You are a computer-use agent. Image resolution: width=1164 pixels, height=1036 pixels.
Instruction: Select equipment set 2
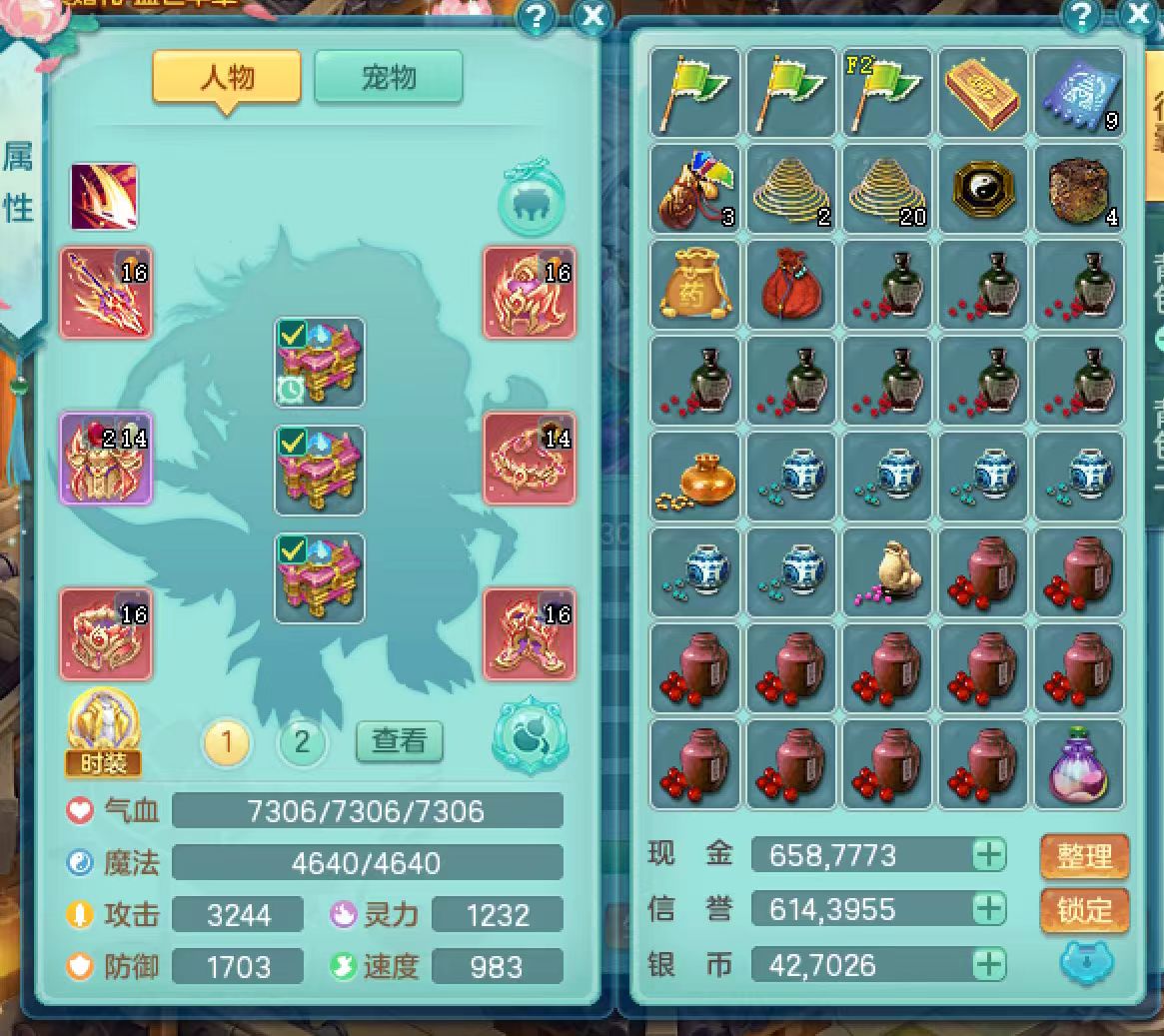pyautogui.click(x=302, y=742)
